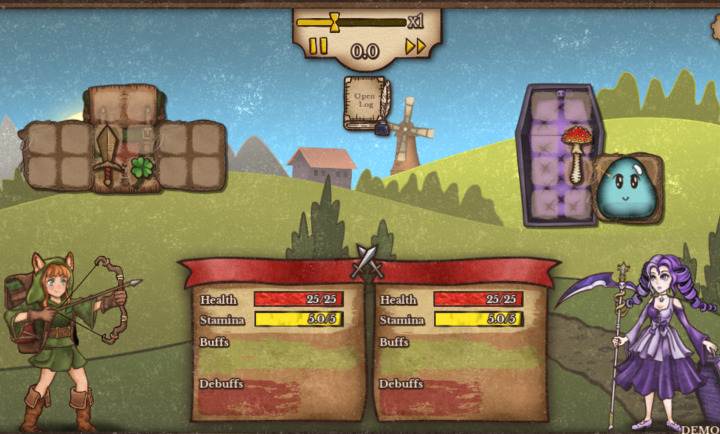Open settings via the gear icon
Viewport: 720px width, 434px height.
pyautogui.click(x=714, y=28)
